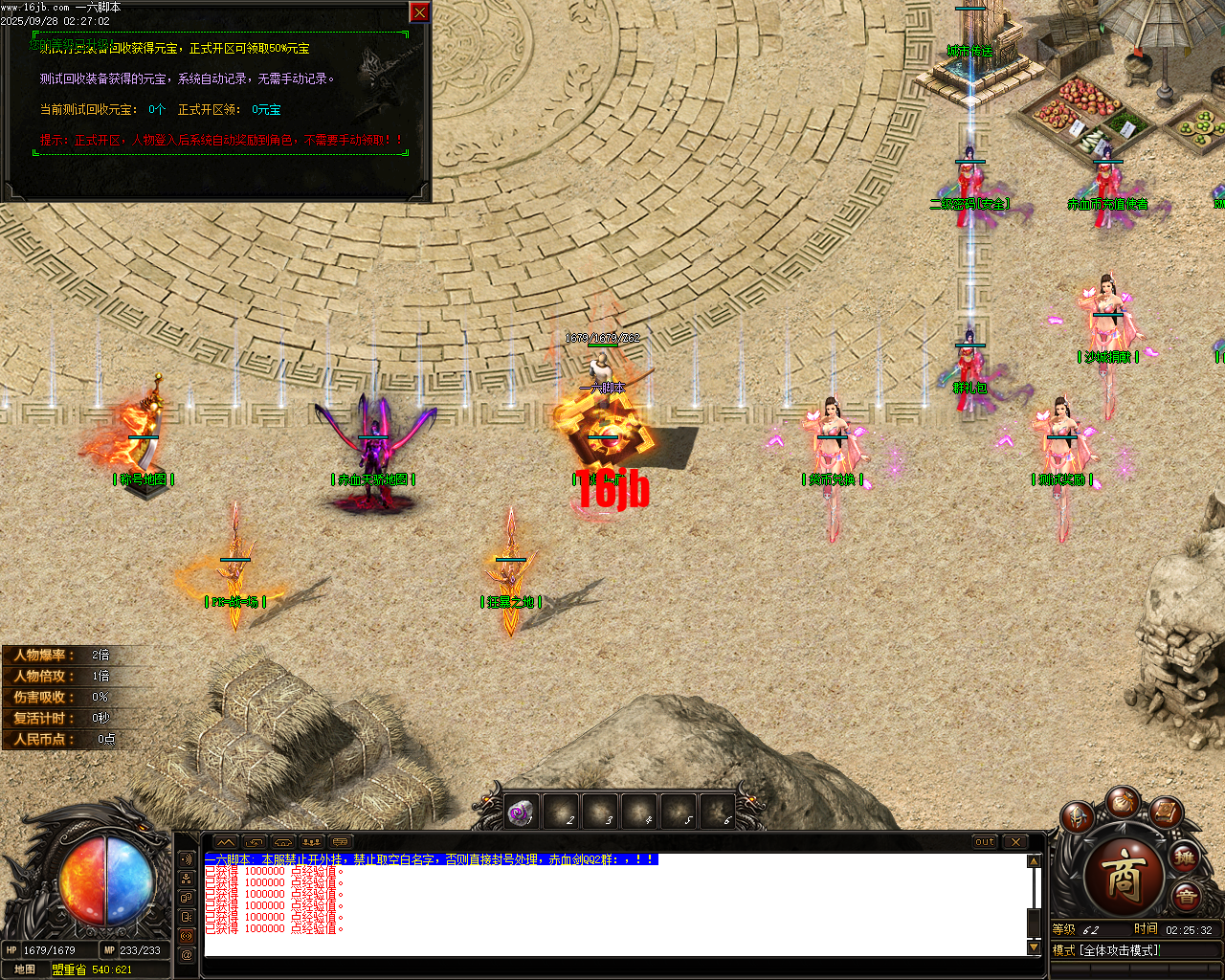
Task: Toggle the 音 sound button
Action: pos(1187,896)
